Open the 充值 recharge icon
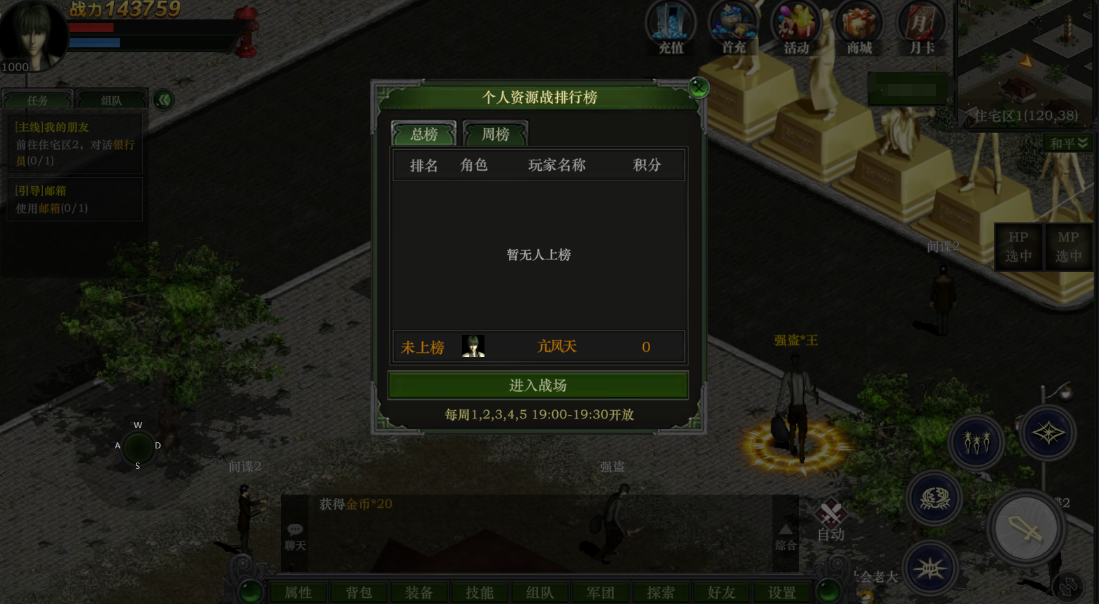This screenshot has height=604, width=1099. click(671, 28)
